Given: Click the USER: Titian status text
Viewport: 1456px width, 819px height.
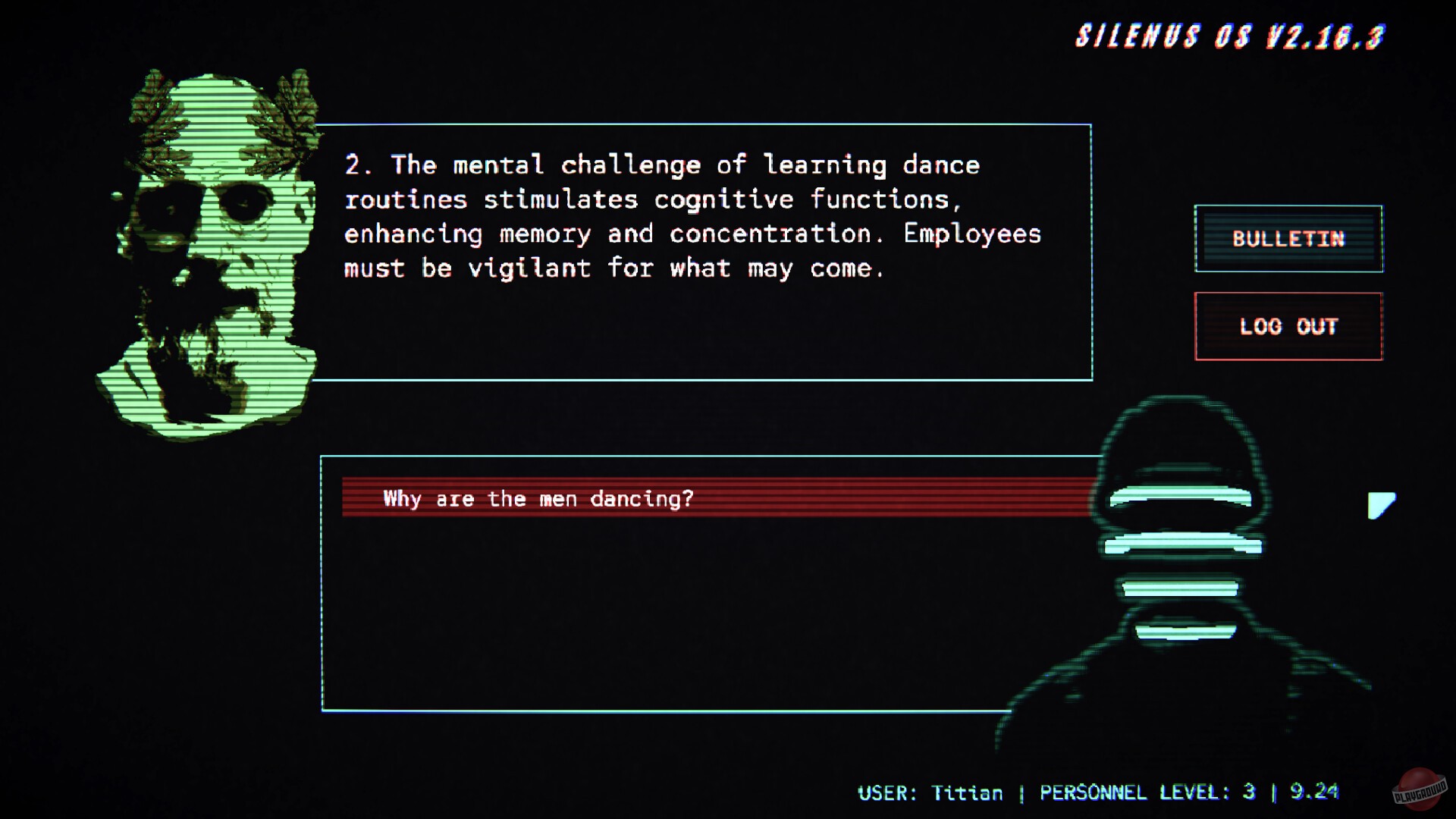Looking at the screenshot, I should (931, 793).
